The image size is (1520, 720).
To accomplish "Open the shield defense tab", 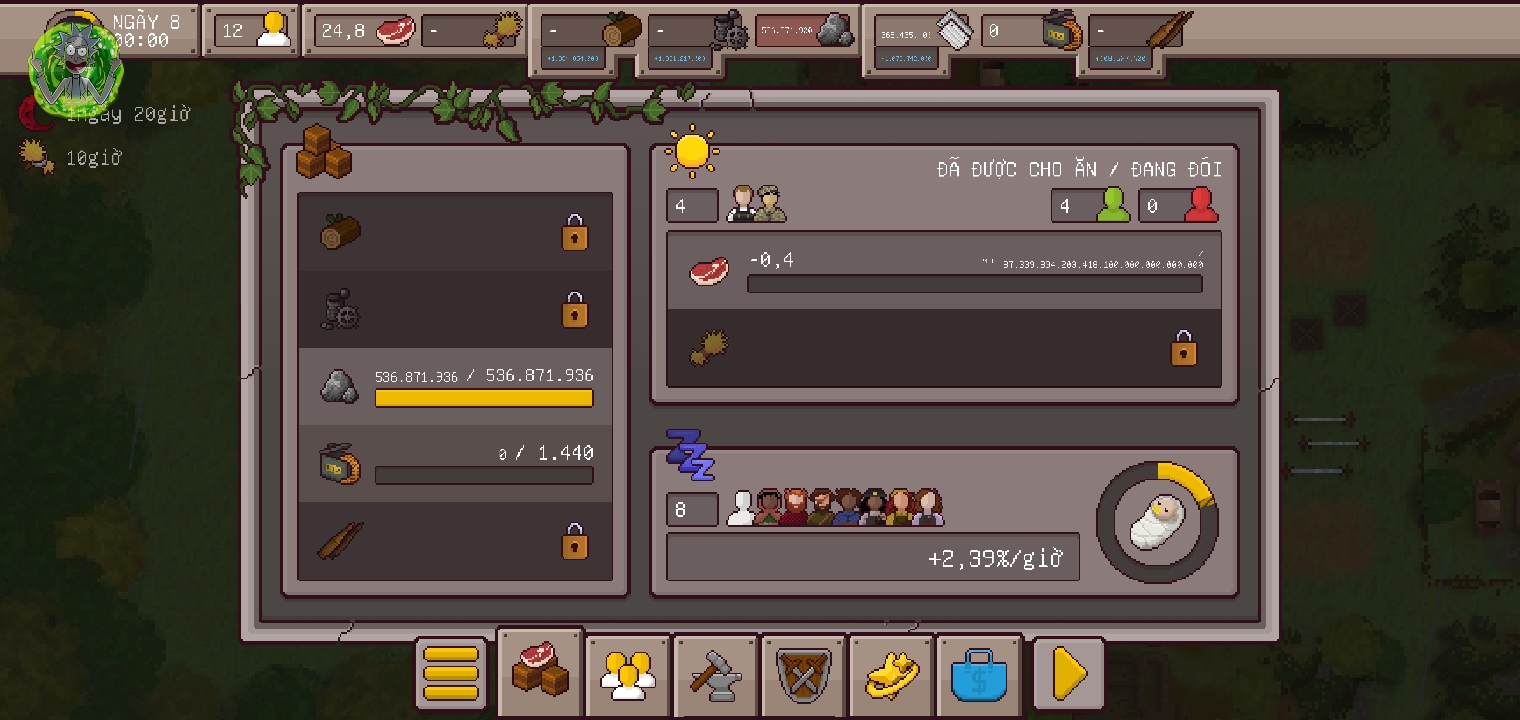I will coord(803,675).
